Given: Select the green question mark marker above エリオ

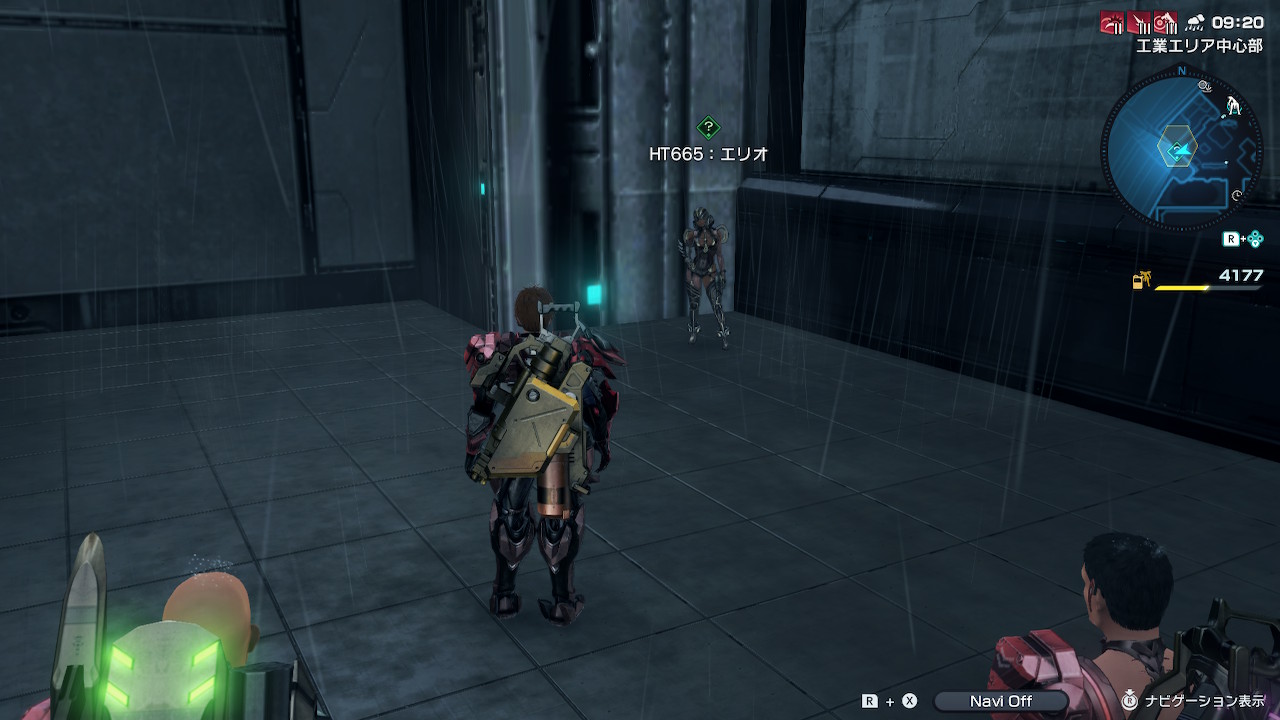Looking at the screenshot, I should pyautogui.click(x=708, y=127).
